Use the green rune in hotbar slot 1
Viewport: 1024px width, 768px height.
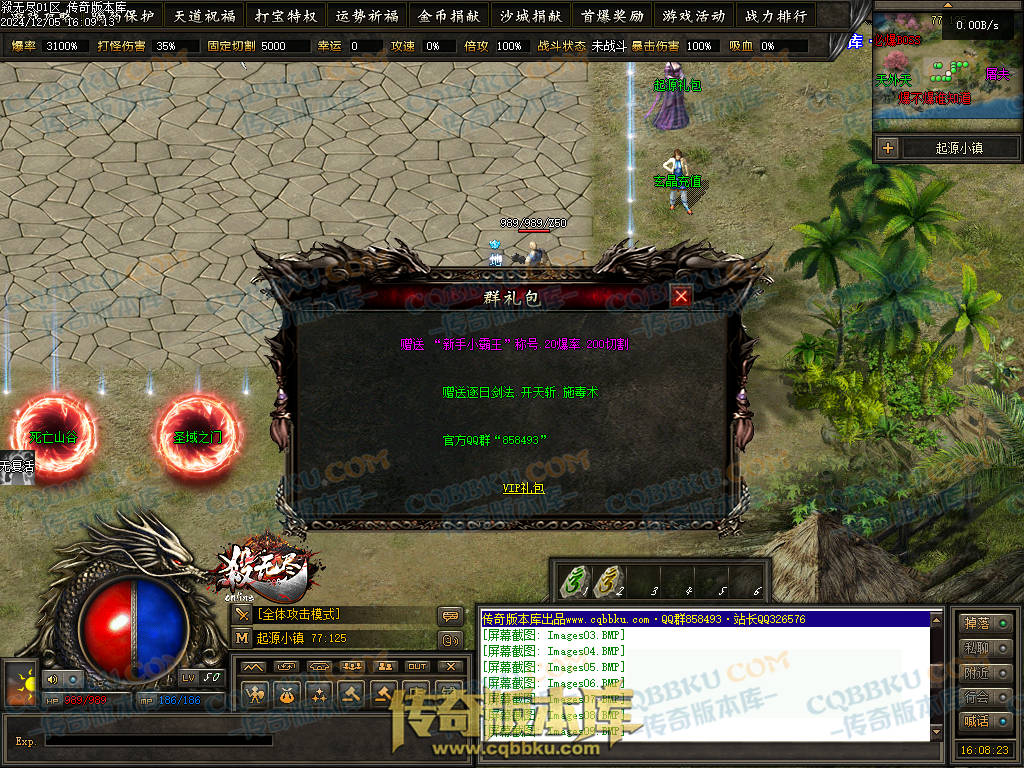pos(574,580)
